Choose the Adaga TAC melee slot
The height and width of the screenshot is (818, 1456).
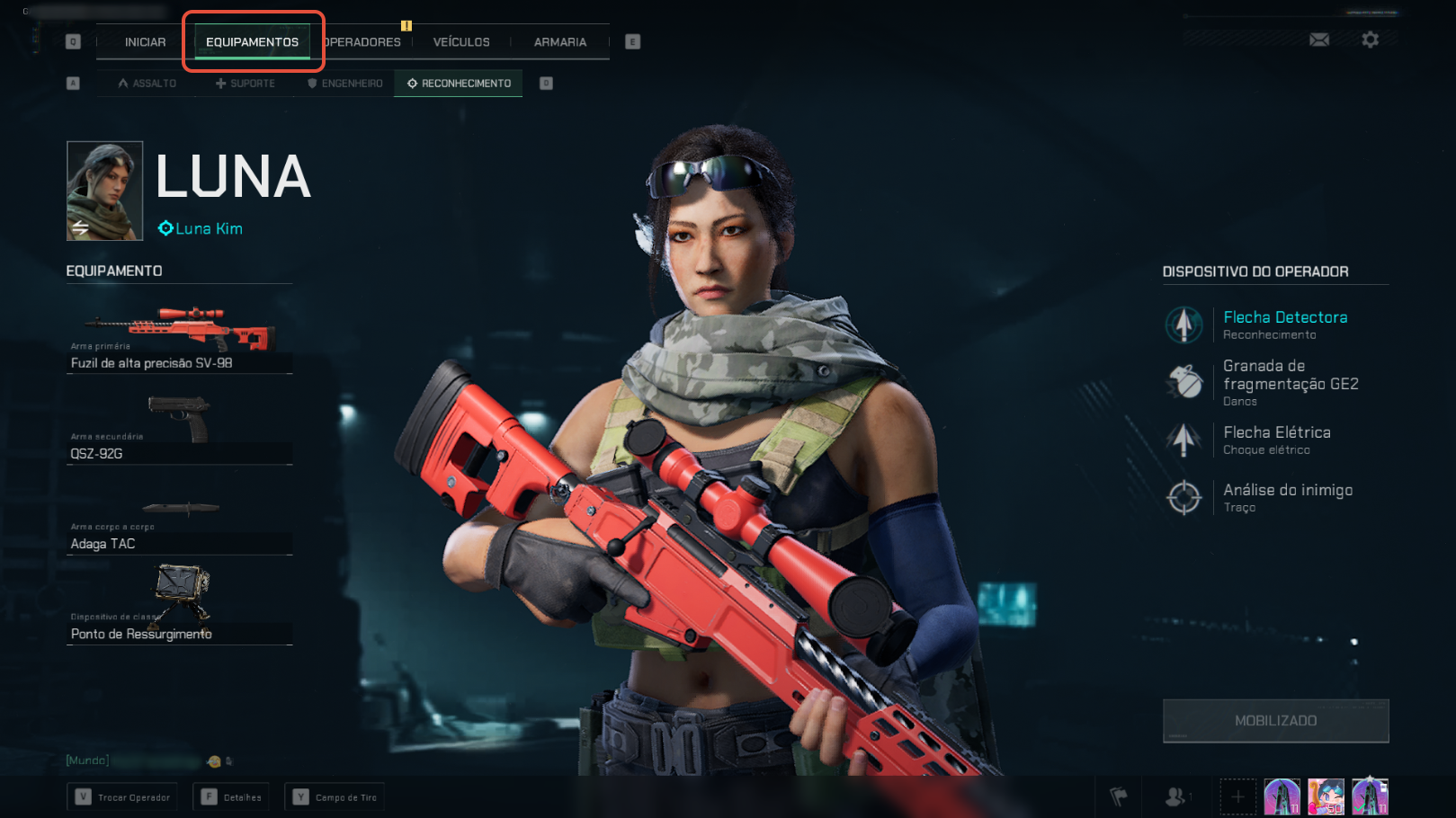tap(179, 523)
